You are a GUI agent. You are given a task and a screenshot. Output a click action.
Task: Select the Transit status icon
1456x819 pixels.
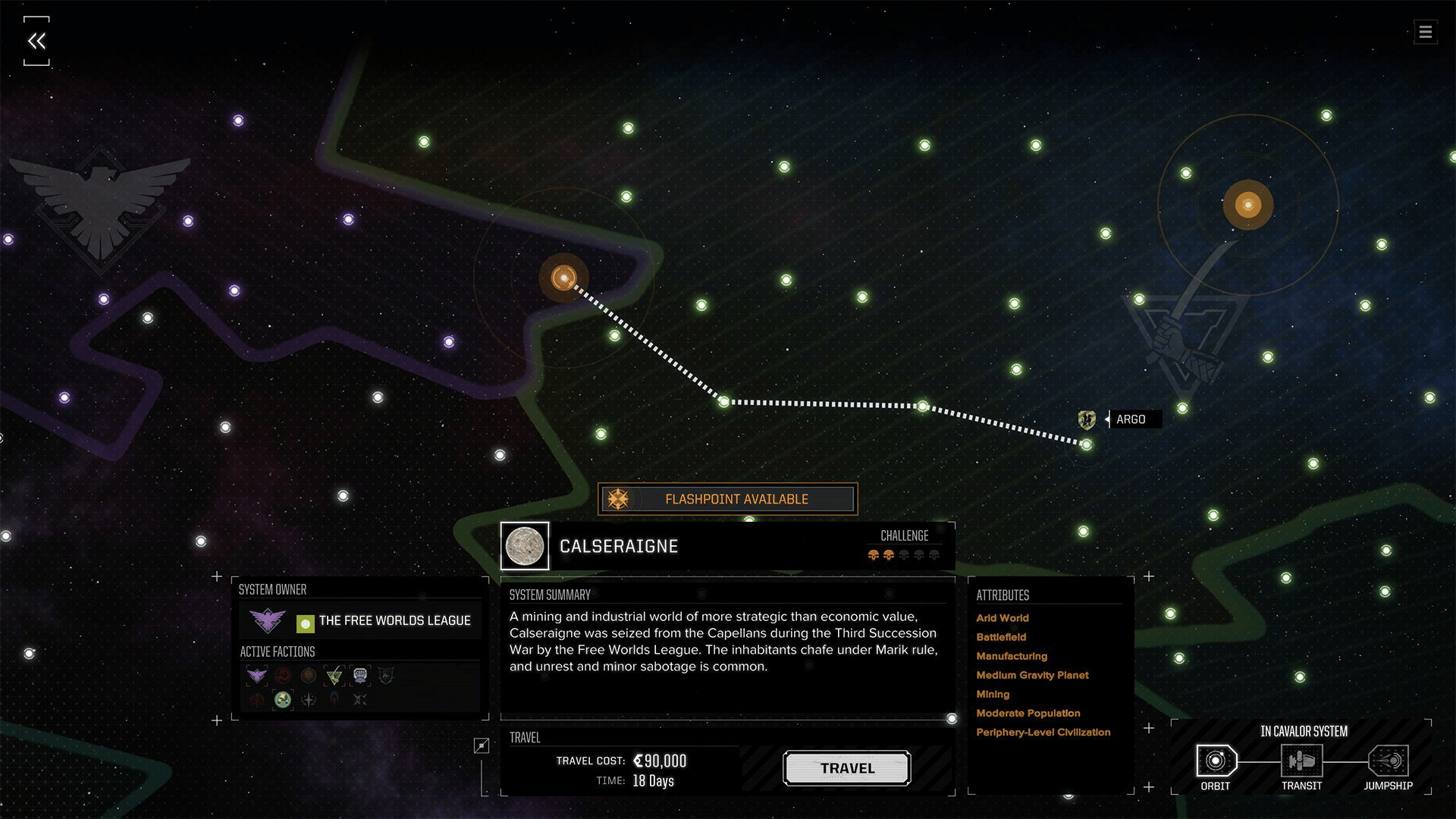pos(1301,761)
